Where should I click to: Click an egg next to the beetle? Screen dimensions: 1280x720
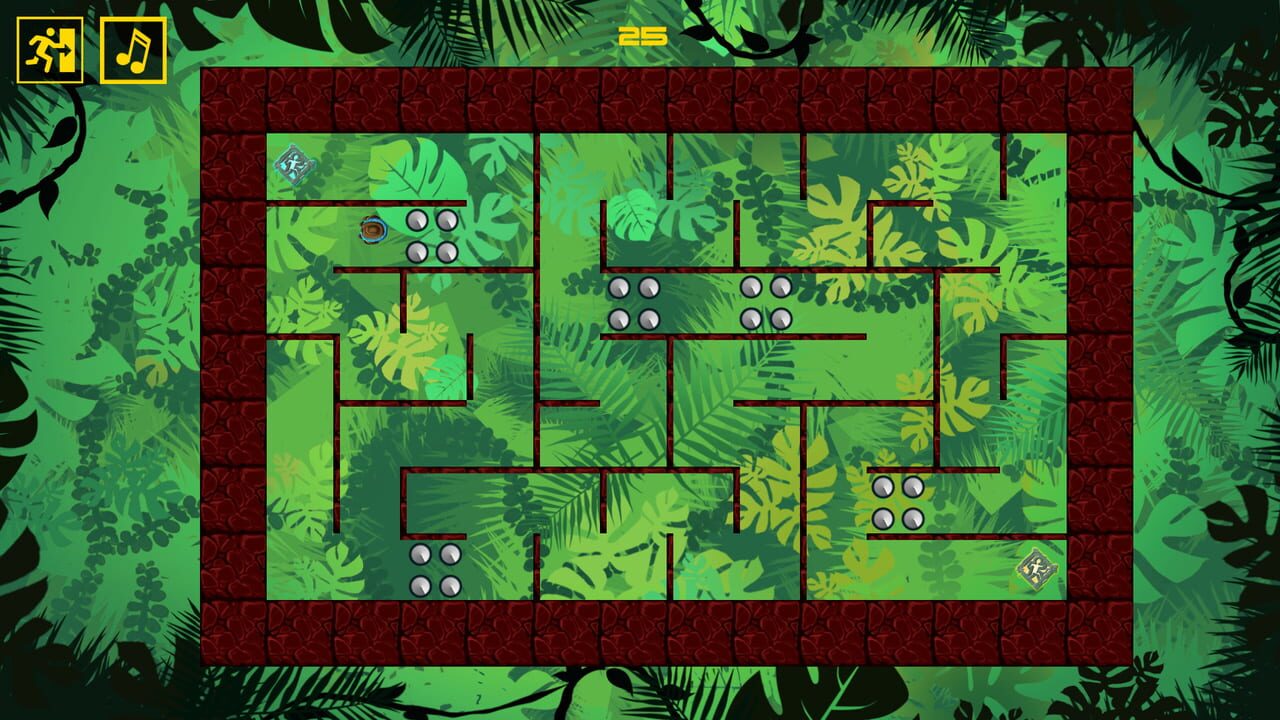pos(419,222)
